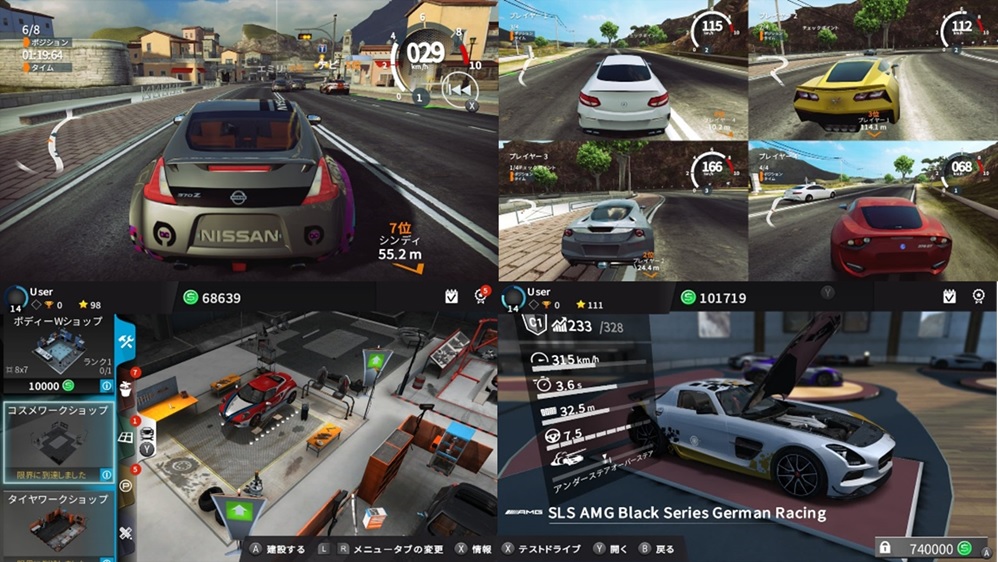This screenshot has width=998, height=562.
Task: Open the checklist icon beside the 68639 credits
Action: click(x=451, y=297)
